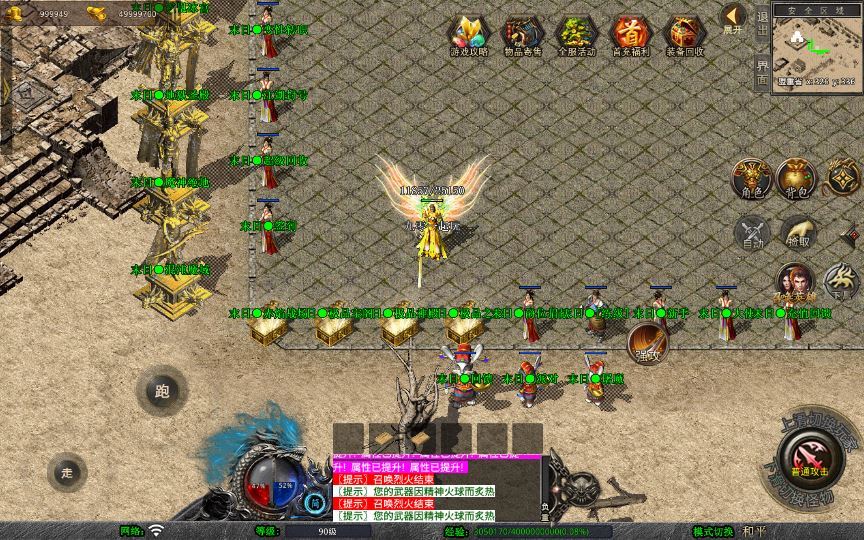Select the 界面 interface tab
Screen dimensions: 864x540
tap(762, 70)
